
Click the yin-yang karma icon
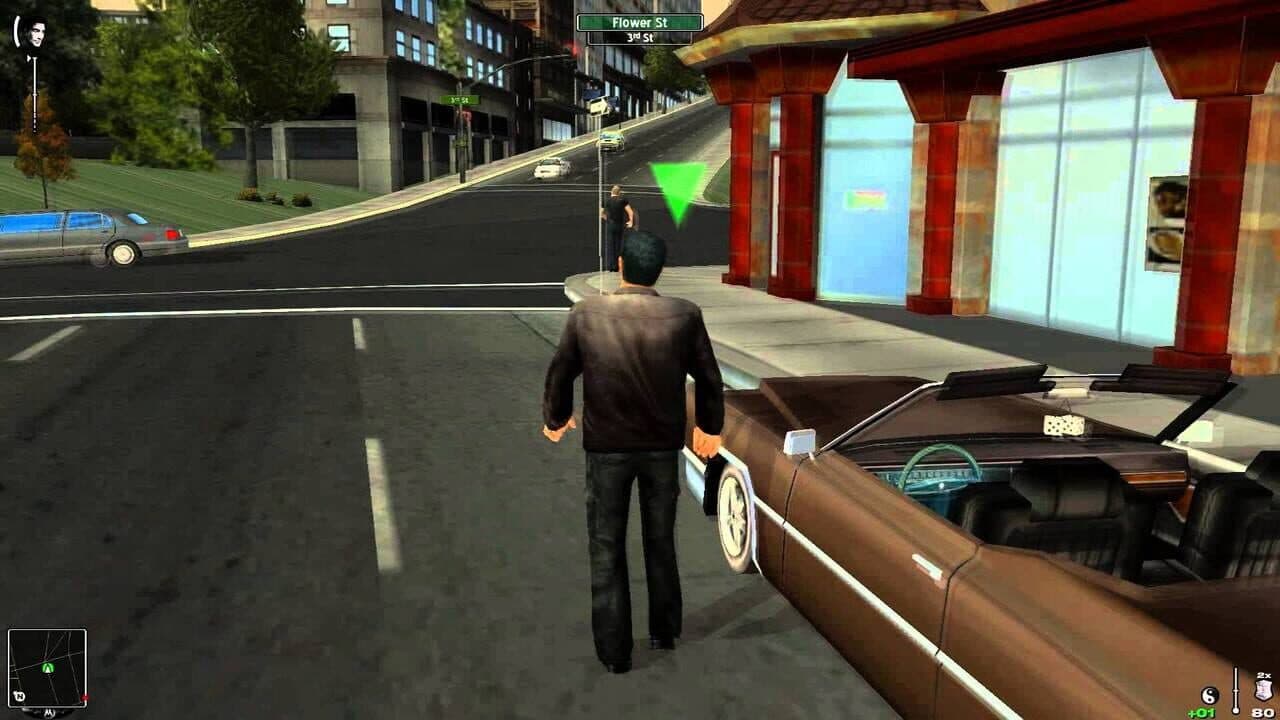[x=1210, y=694]
